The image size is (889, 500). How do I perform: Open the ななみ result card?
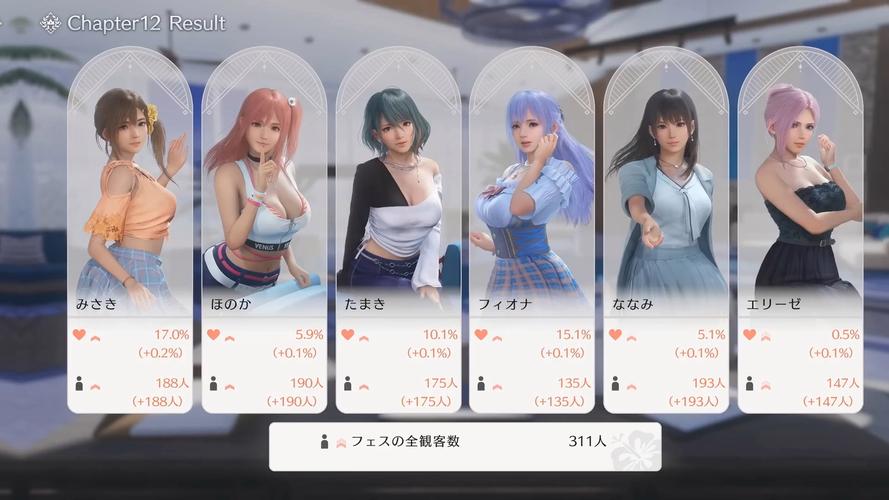[666, 230]
